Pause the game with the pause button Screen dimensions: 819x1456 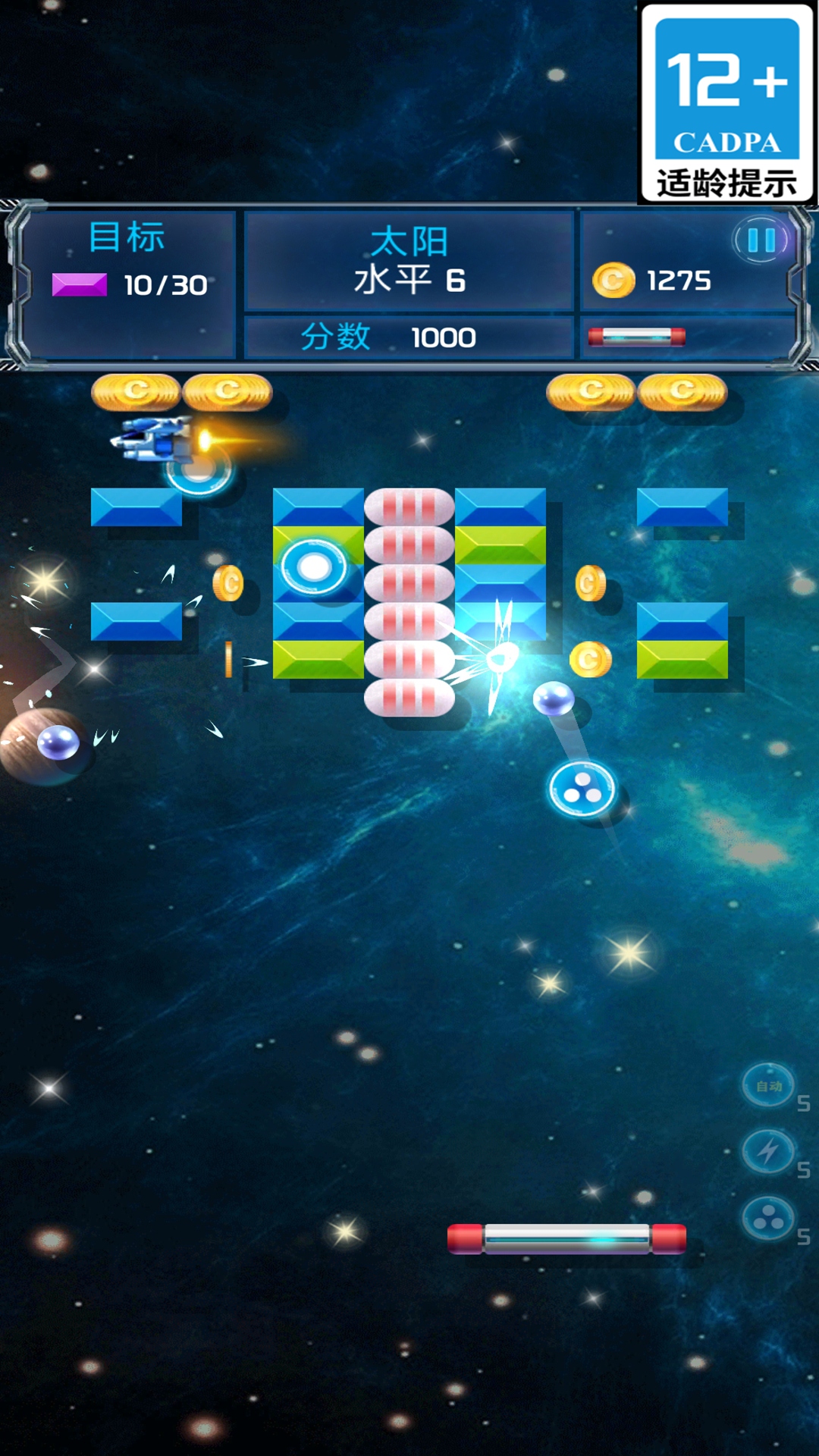pyautogui.click(x=761, y=240)
